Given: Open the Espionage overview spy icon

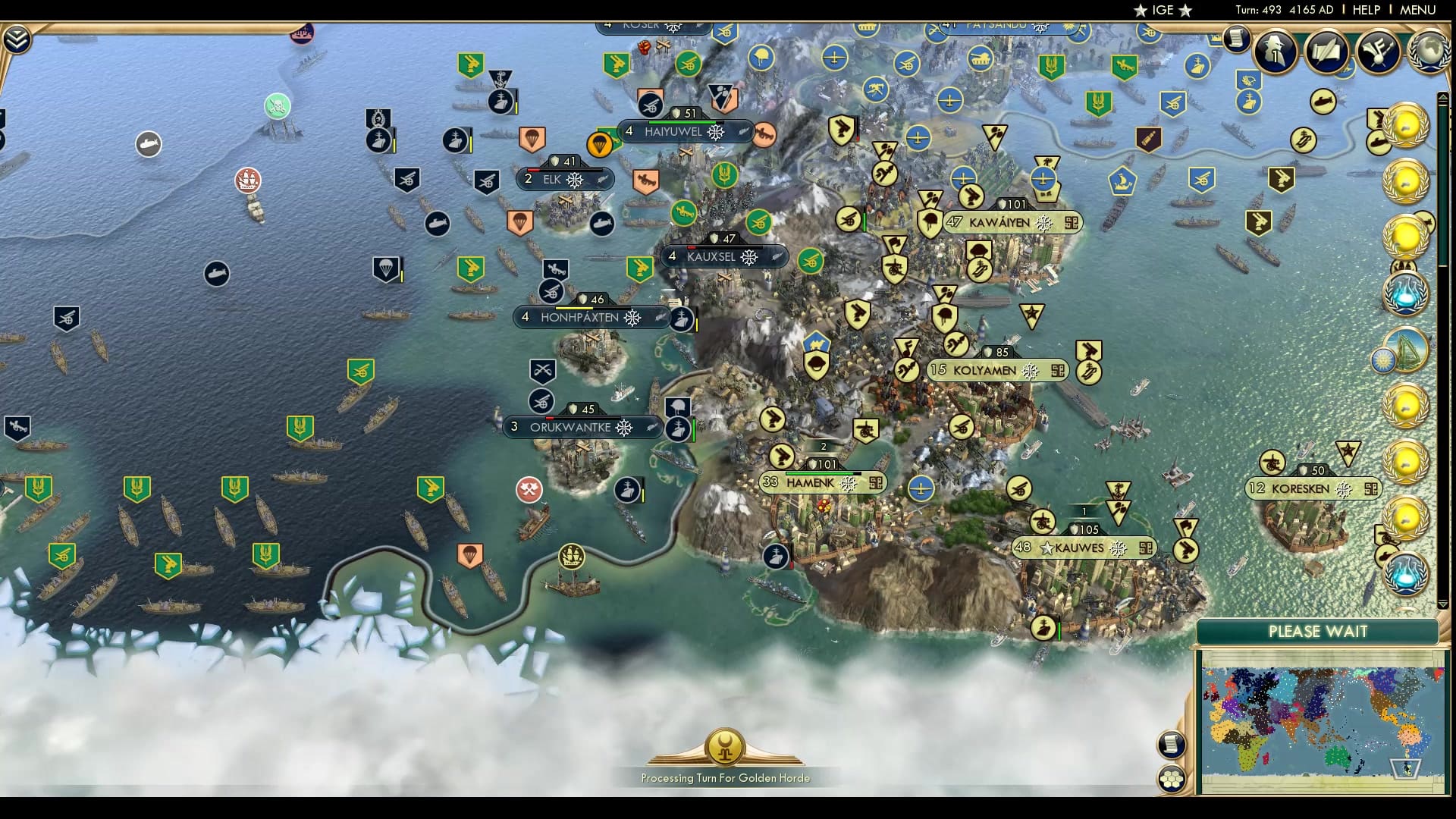Looking at the screenshot, I should click(x=1274, y=53).
